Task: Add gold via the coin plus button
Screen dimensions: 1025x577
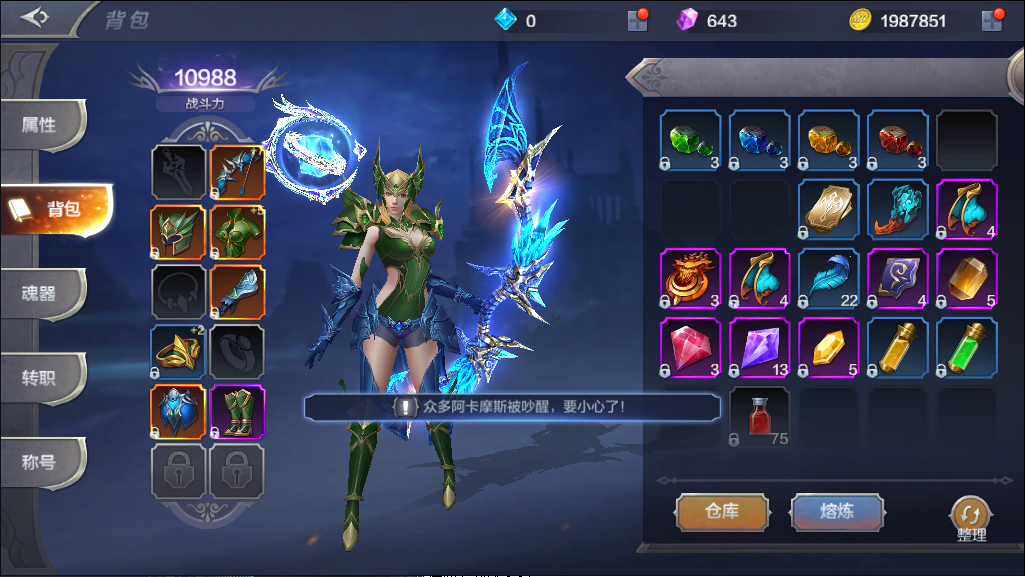Action: coord(992,20)
